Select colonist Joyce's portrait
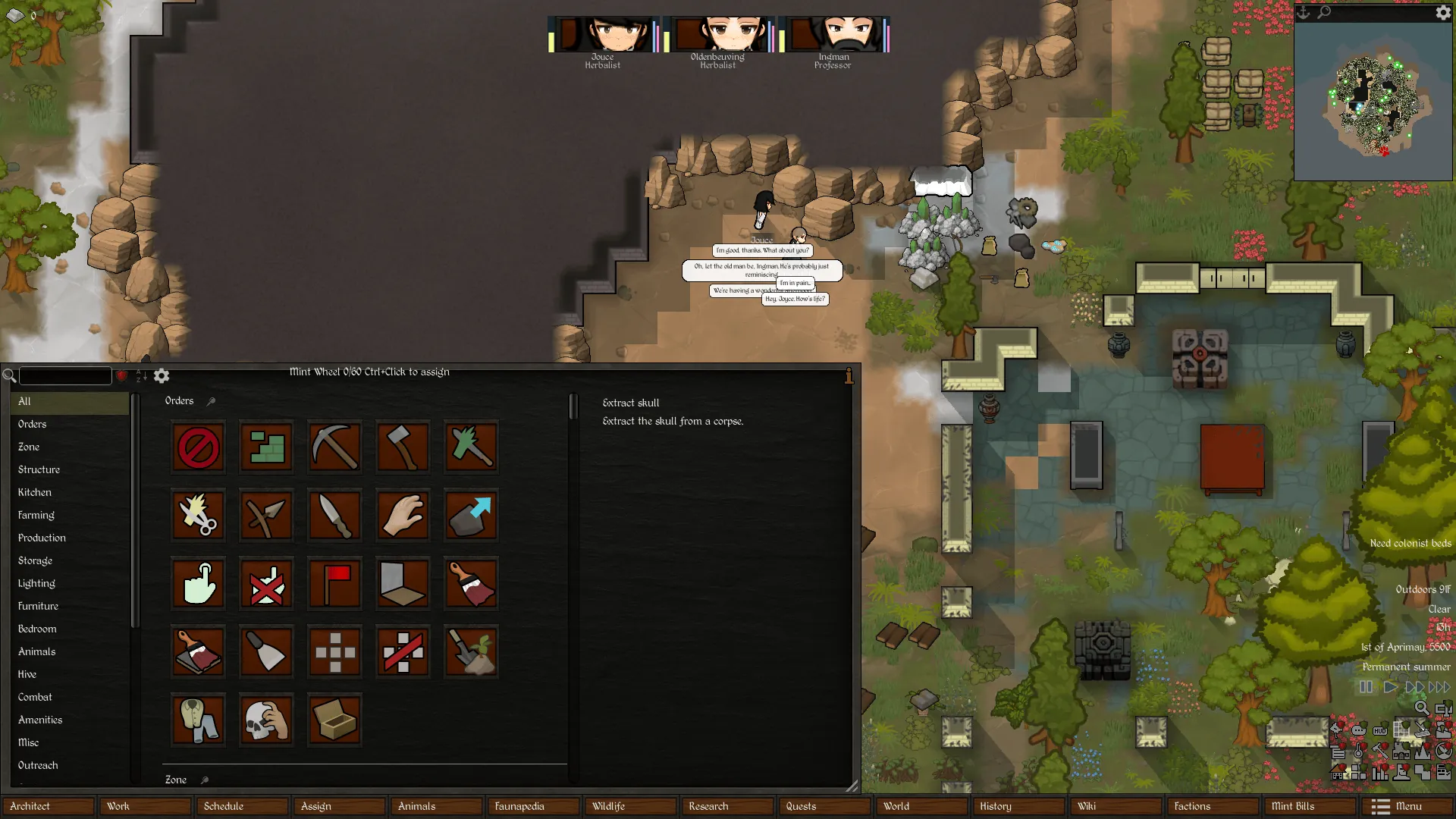 point(603,35)
